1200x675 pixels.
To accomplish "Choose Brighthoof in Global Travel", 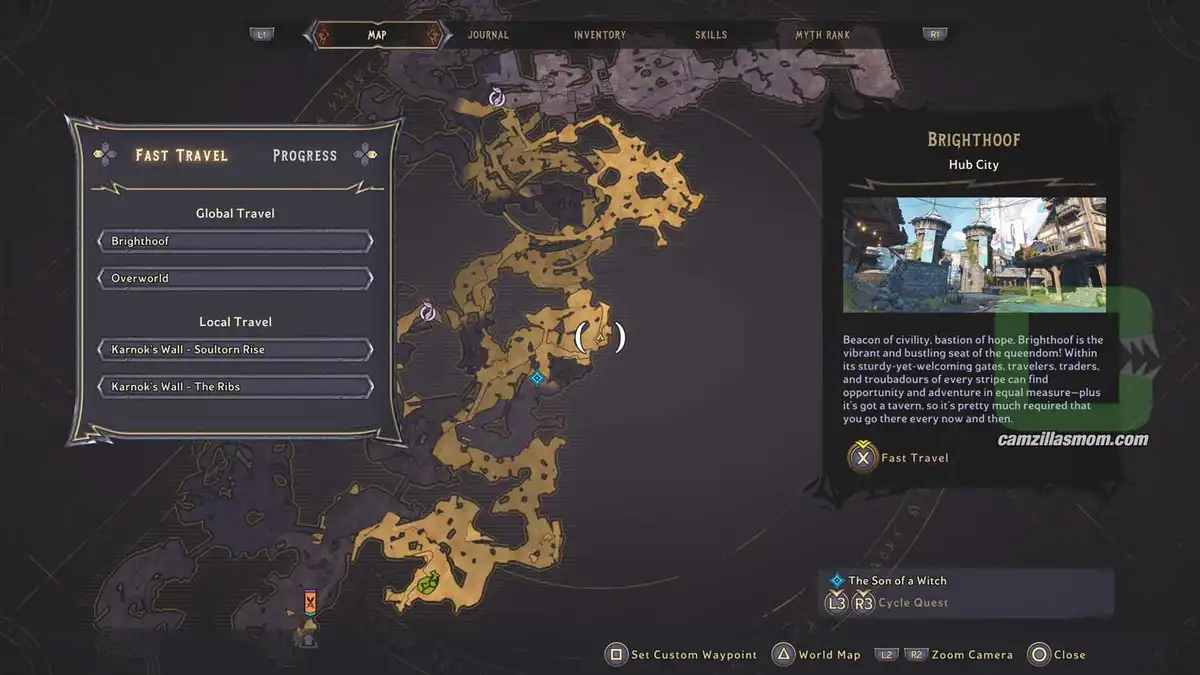I will pos(236,241).
